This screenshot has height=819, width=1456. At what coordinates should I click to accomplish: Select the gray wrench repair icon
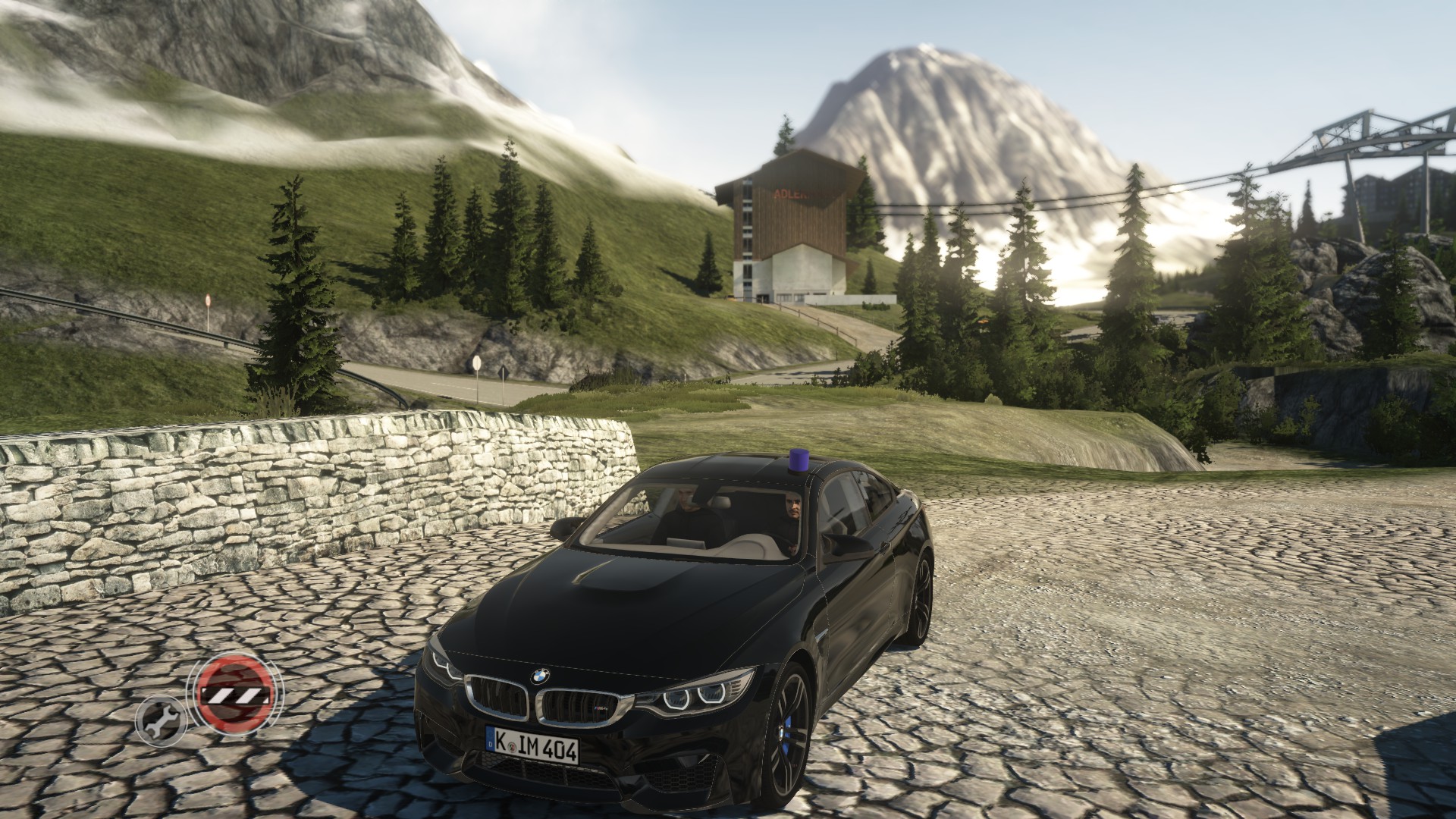pyautogui.click(x=161, y=719)
